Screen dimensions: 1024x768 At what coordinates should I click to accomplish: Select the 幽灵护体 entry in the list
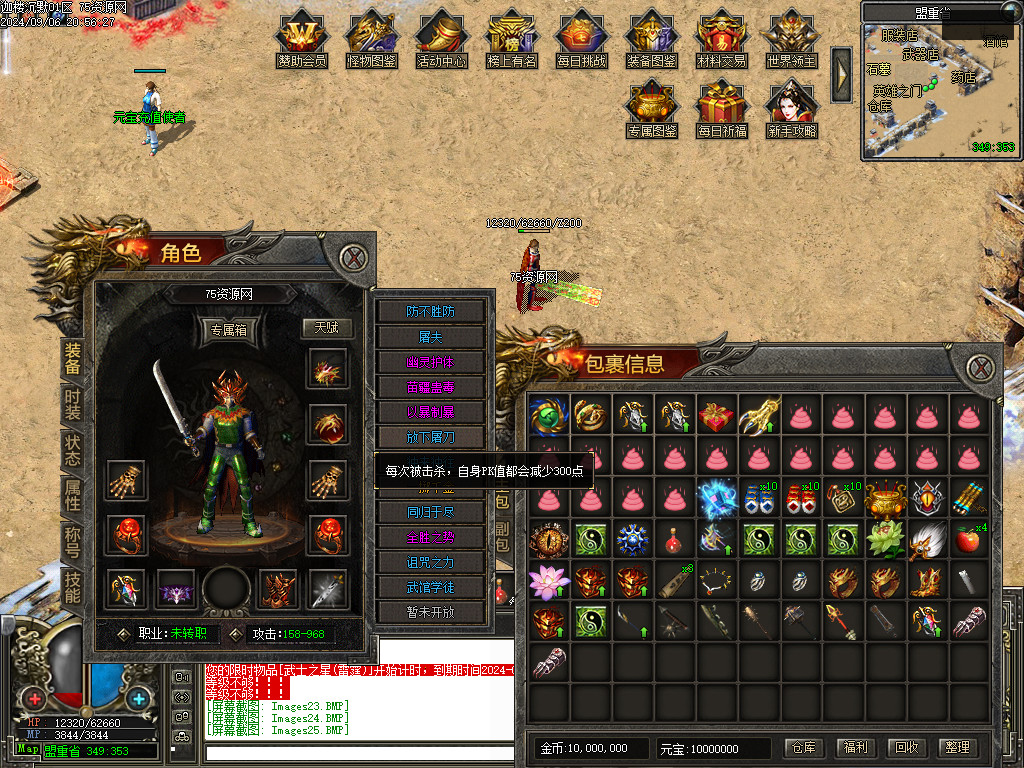click(x=430, y=362)
